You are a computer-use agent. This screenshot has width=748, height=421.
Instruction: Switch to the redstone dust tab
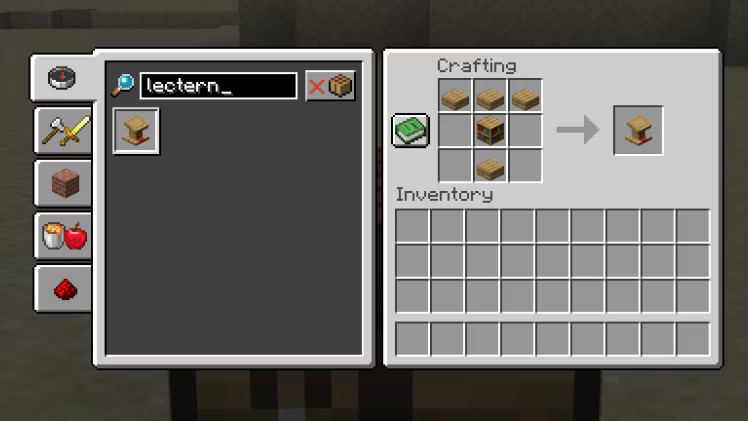63,287
